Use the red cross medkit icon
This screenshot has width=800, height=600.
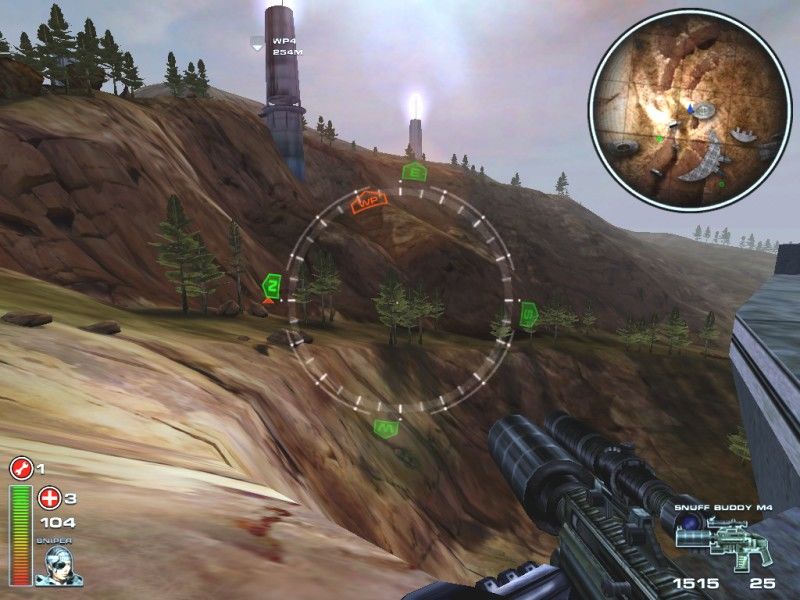pos(48,497)
